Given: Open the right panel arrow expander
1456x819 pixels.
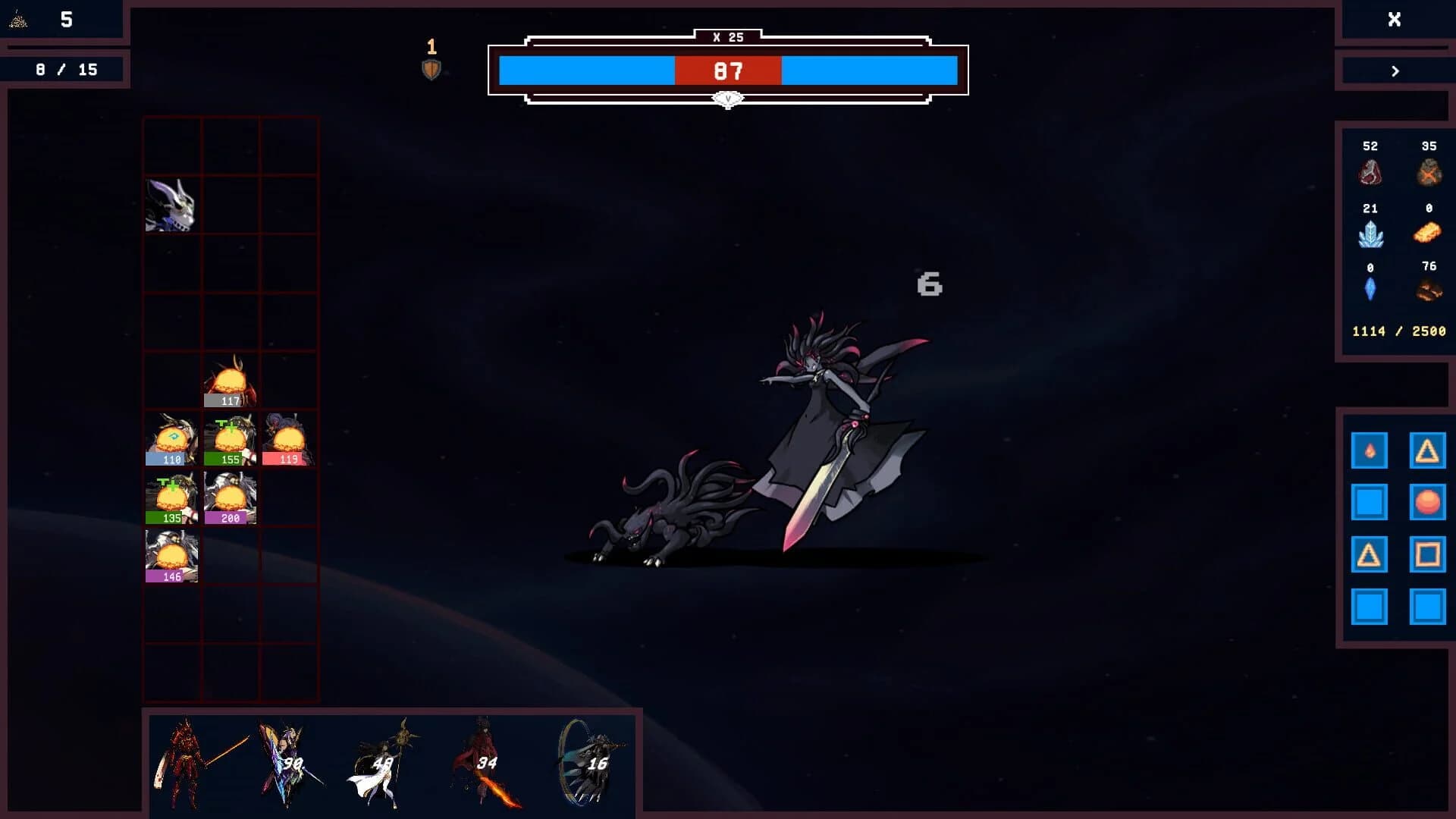Looking at the screenshot, I should [1394, 71].
